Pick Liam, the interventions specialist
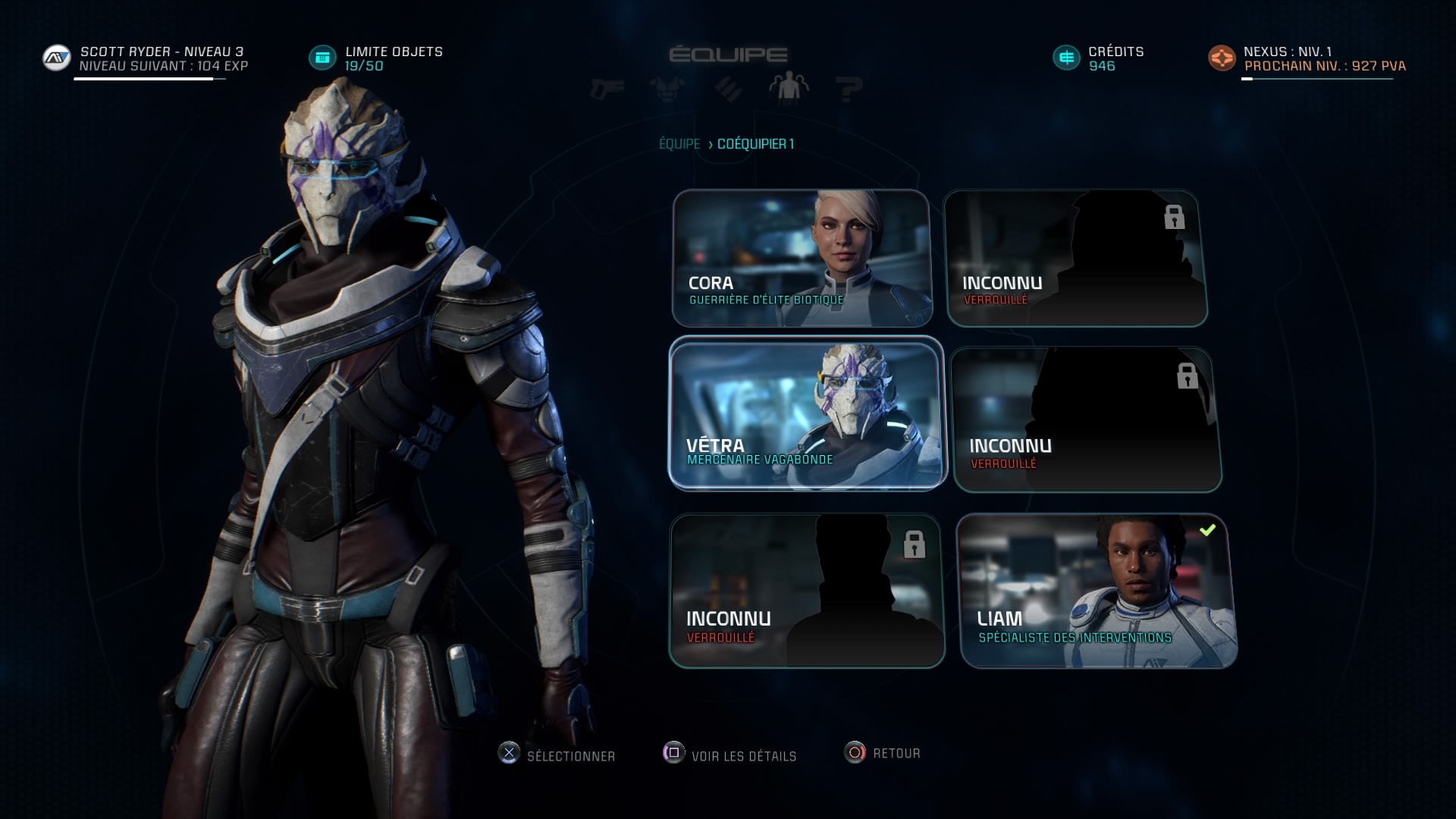 [1097, 591]
